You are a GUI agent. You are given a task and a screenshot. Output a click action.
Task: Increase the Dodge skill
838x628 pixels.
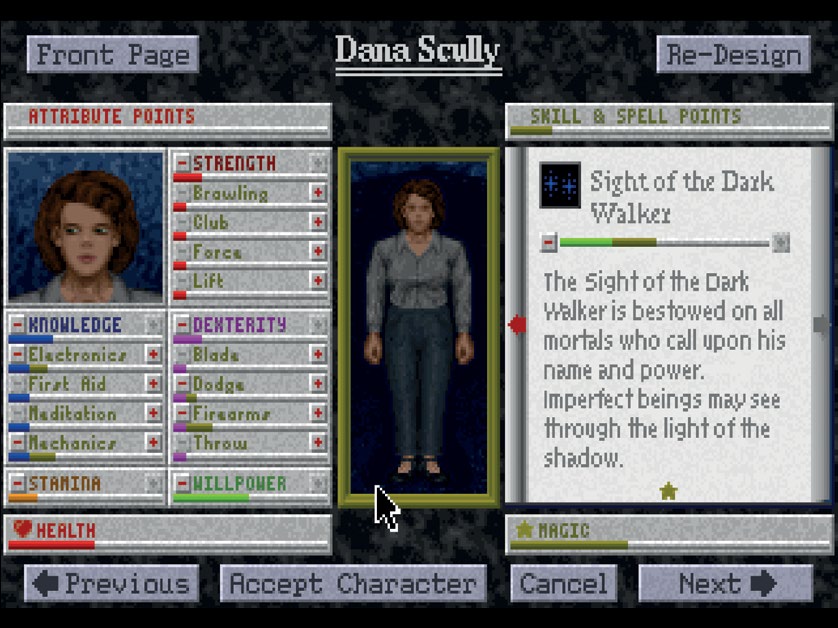(318, 384)
